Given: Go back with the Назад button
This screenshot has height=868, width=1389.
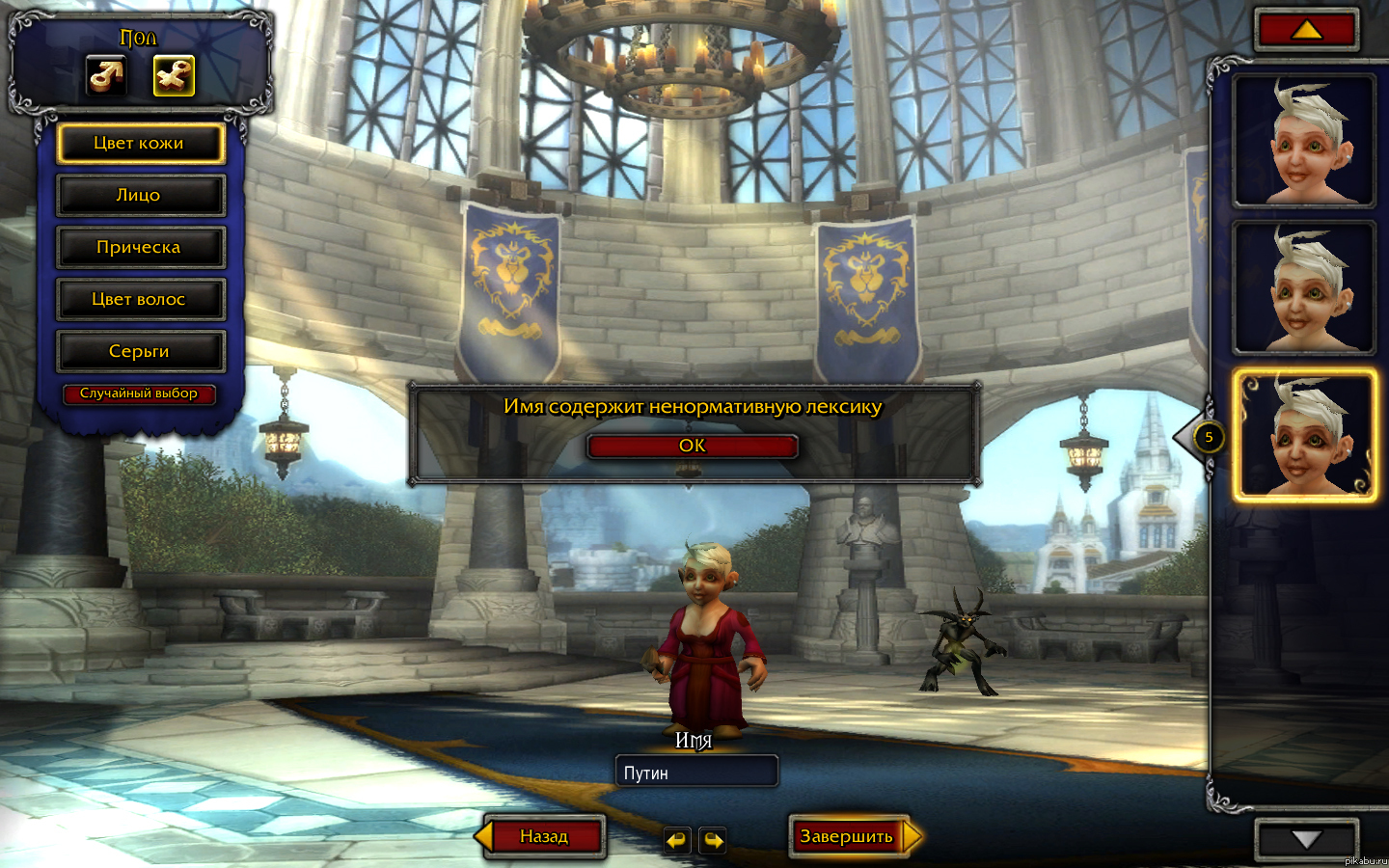Looking at the screenshot, I should (x=543, y=836).
